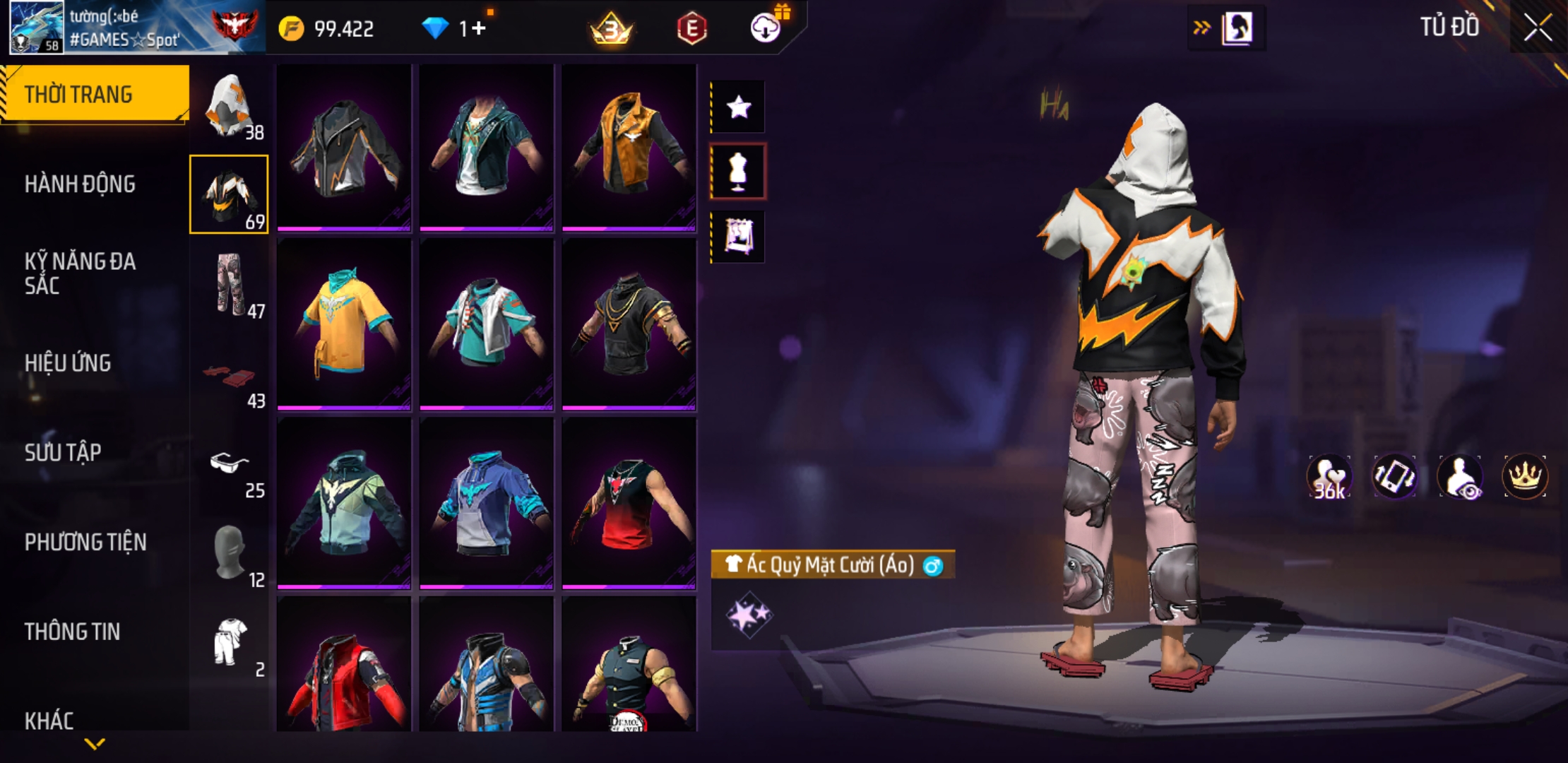Open Kỹ Năng Đa Sắc tab
The width and height of the screenshot is (1568, 763).
pyautogui.click(x=80, y=273)
